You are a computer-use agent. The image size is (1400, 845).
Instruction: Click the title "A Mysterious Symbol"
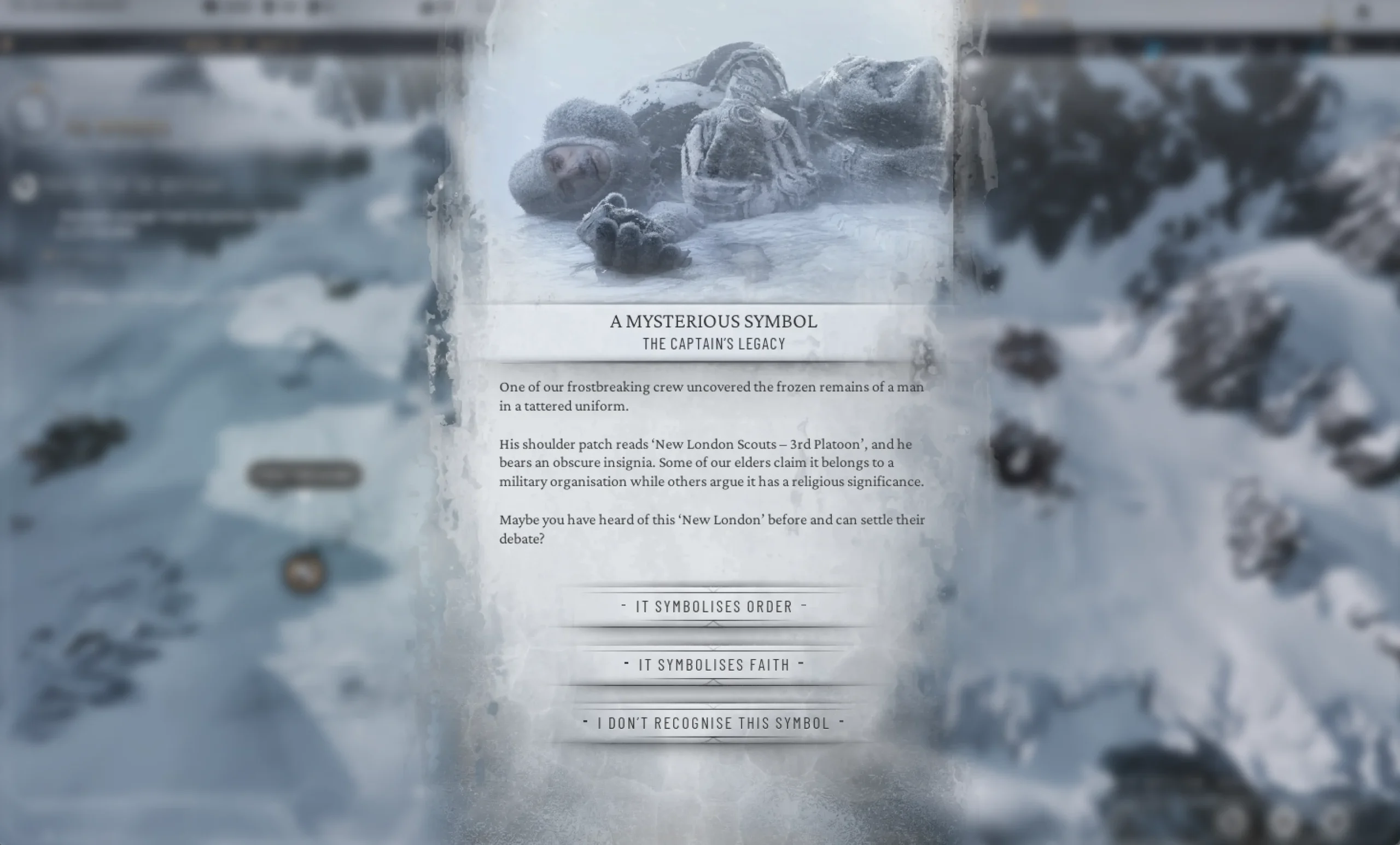coord(714,322)
